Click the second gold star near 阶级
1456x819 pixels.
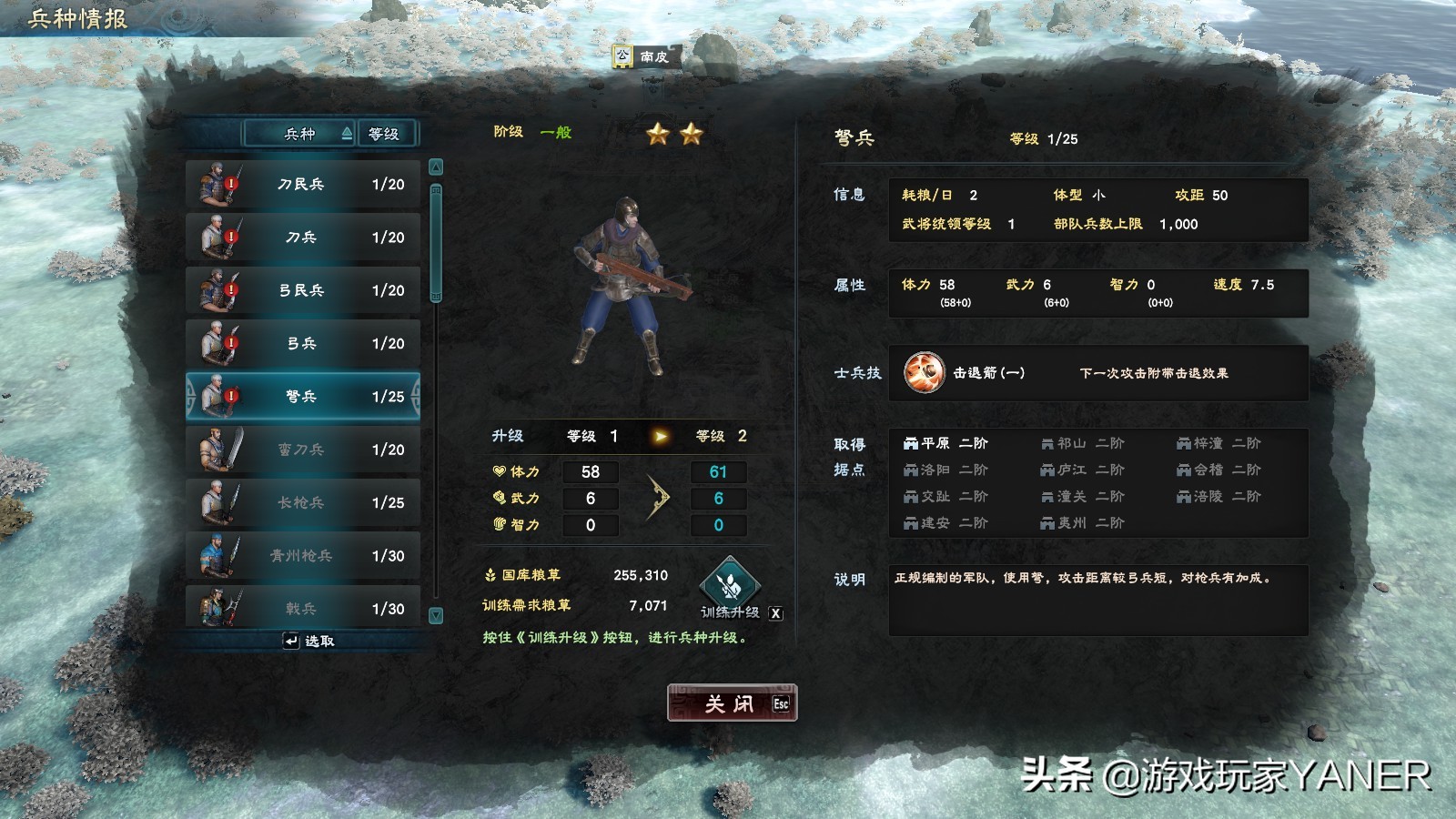coord(693,134)
